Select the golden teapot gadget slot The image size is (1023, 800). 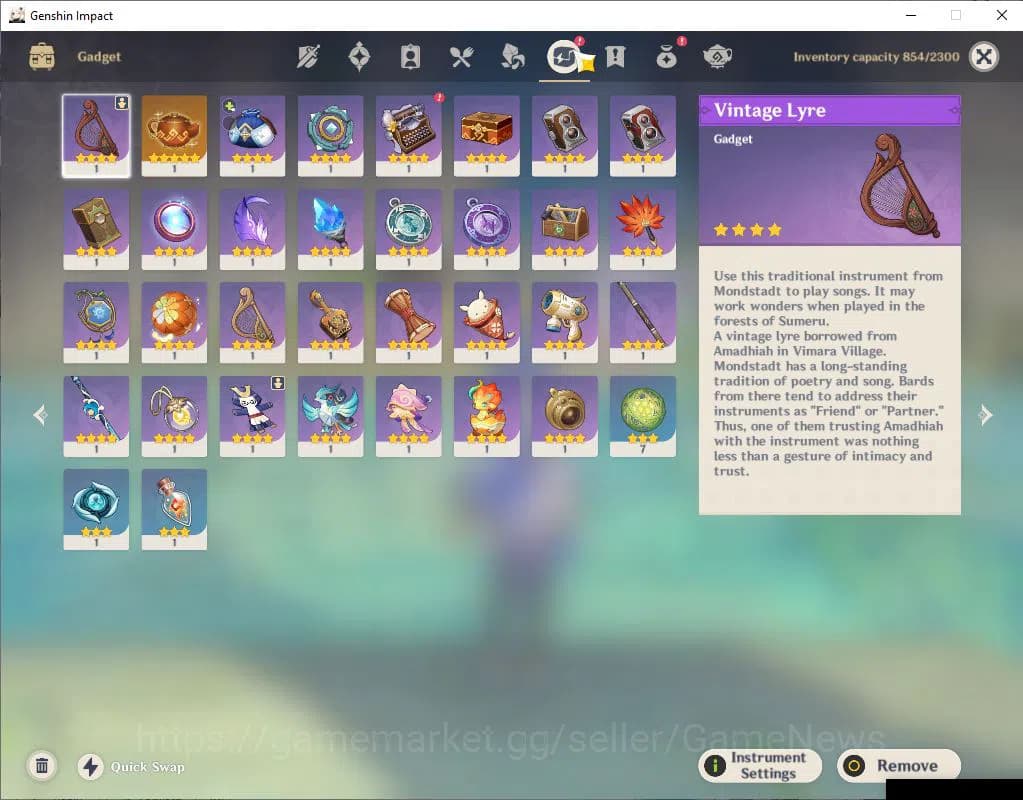click(174, 134)
